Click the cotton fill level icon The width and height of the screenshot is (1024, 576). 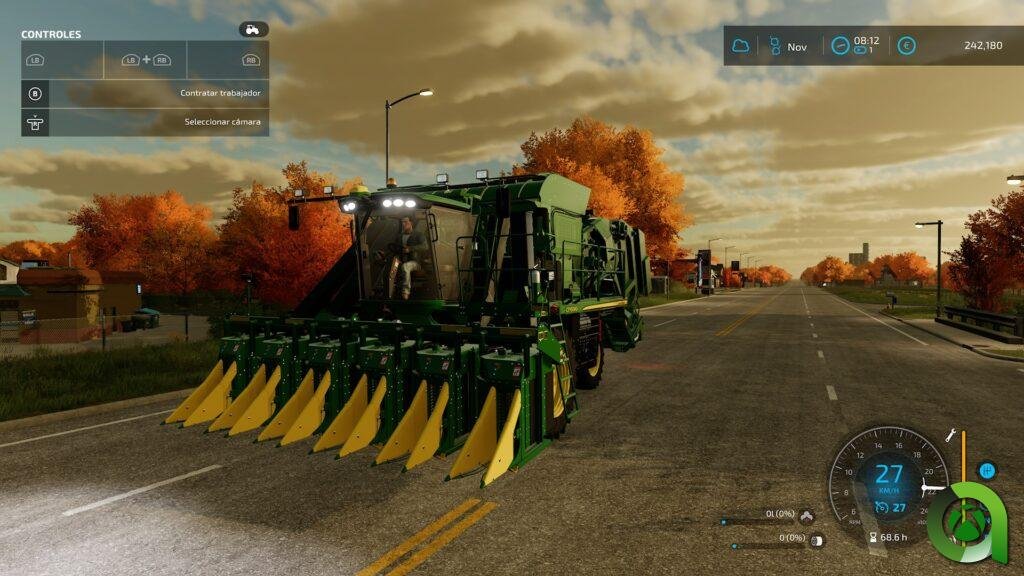pyautogui.click(x=807, y=516)
